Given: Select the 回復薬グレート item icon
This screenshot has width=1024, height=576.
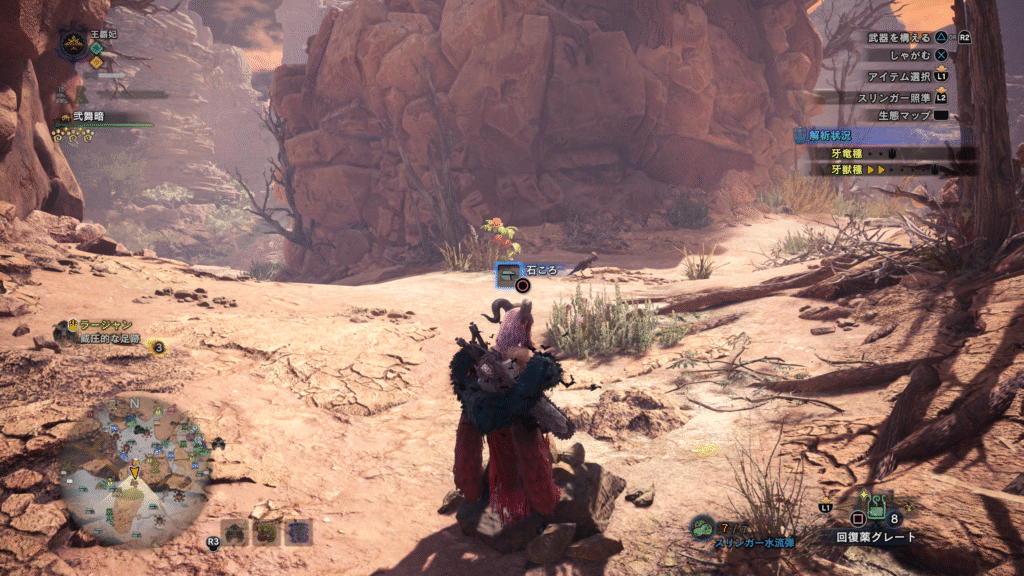Looking at the screenshot, I should pyautogui.click(x=878, y=507).
